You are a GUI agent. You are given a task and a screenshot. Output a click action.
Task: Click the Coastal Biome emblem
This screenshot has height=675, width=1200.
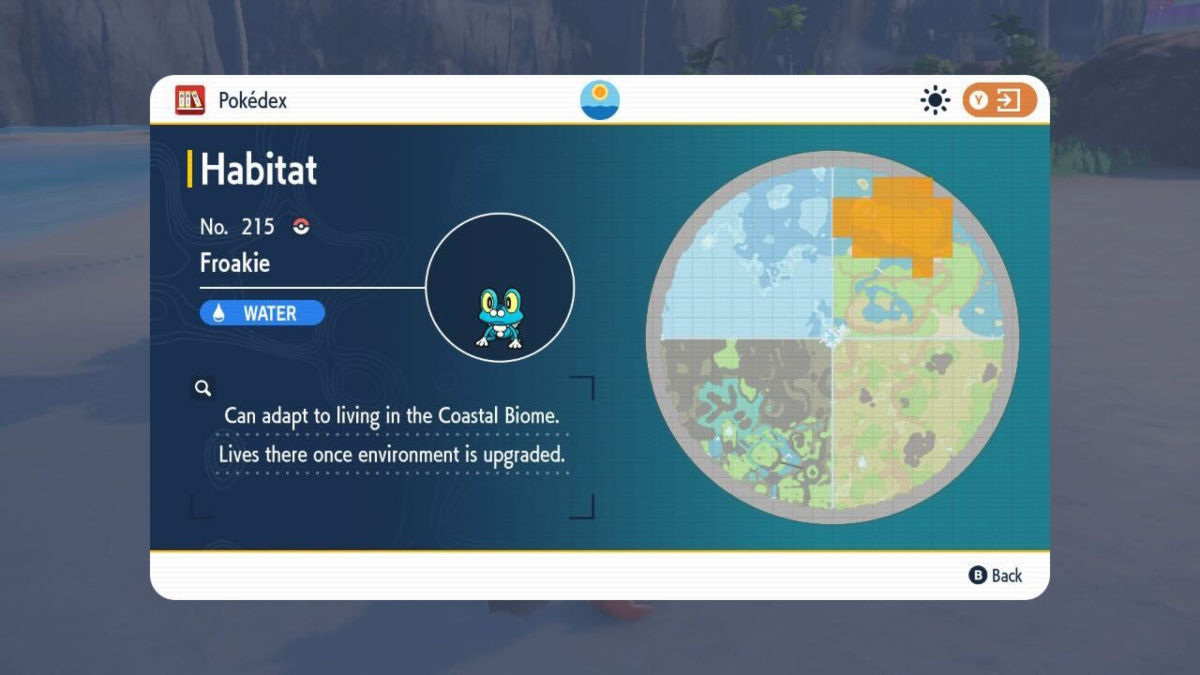tap(600, 100)
